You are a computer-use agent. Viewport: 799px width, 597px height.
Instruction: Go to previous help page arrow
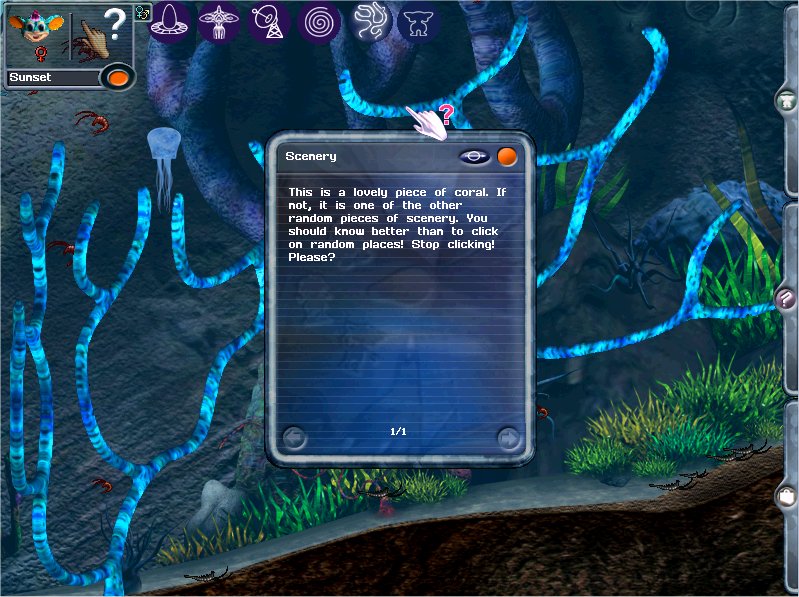[x=294, y=437]
